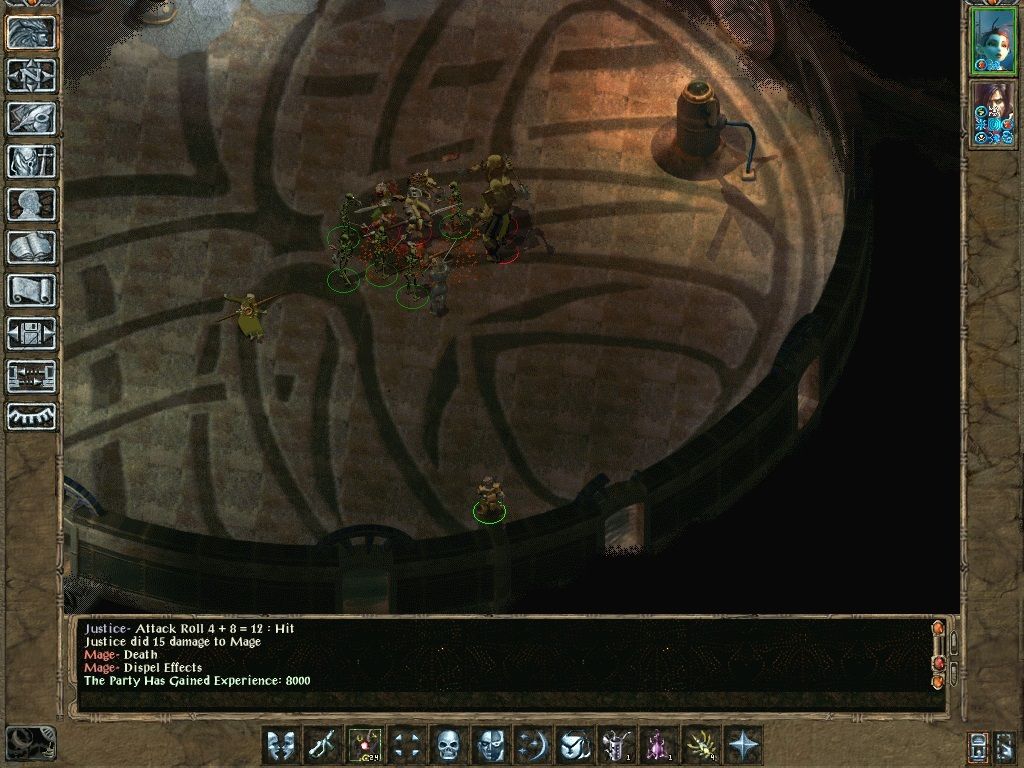Click the game clock pause button

coord(31,743)
